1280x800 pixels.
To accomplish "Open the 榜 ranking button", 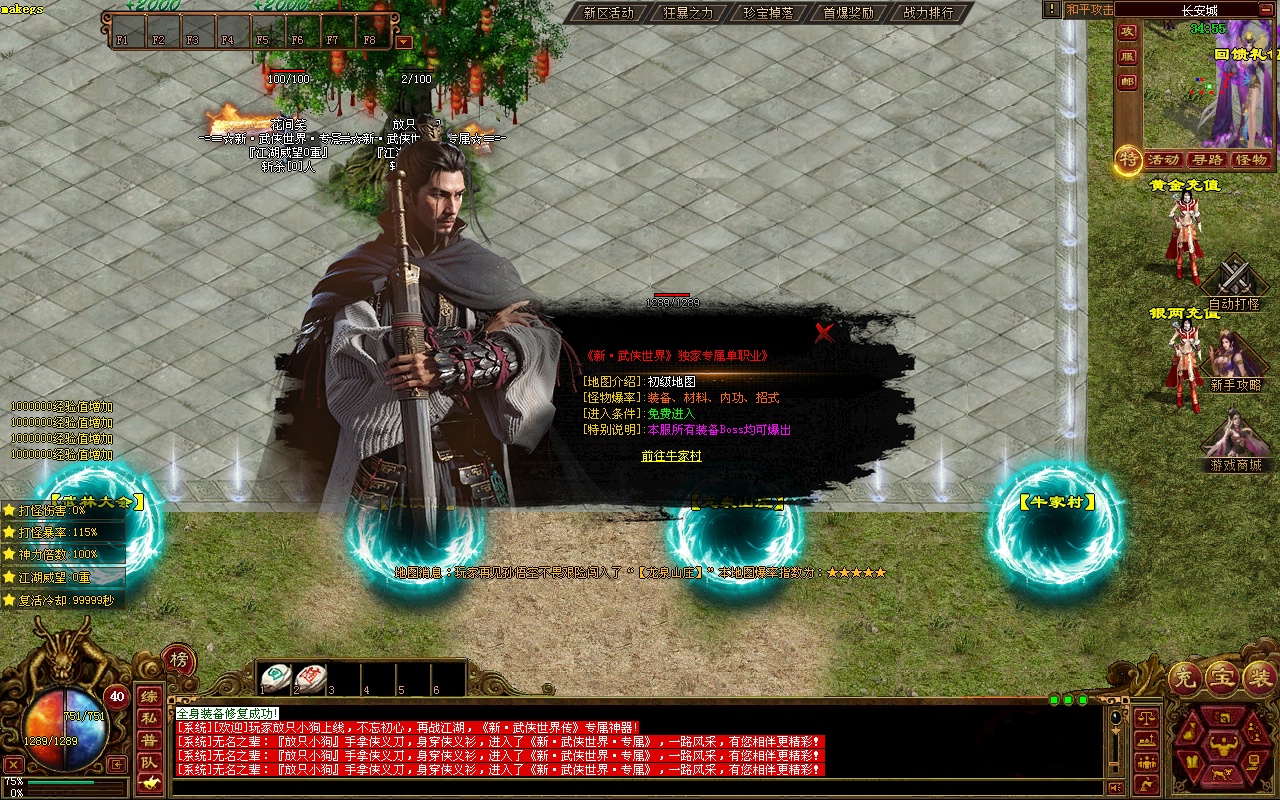I will 179,659.
